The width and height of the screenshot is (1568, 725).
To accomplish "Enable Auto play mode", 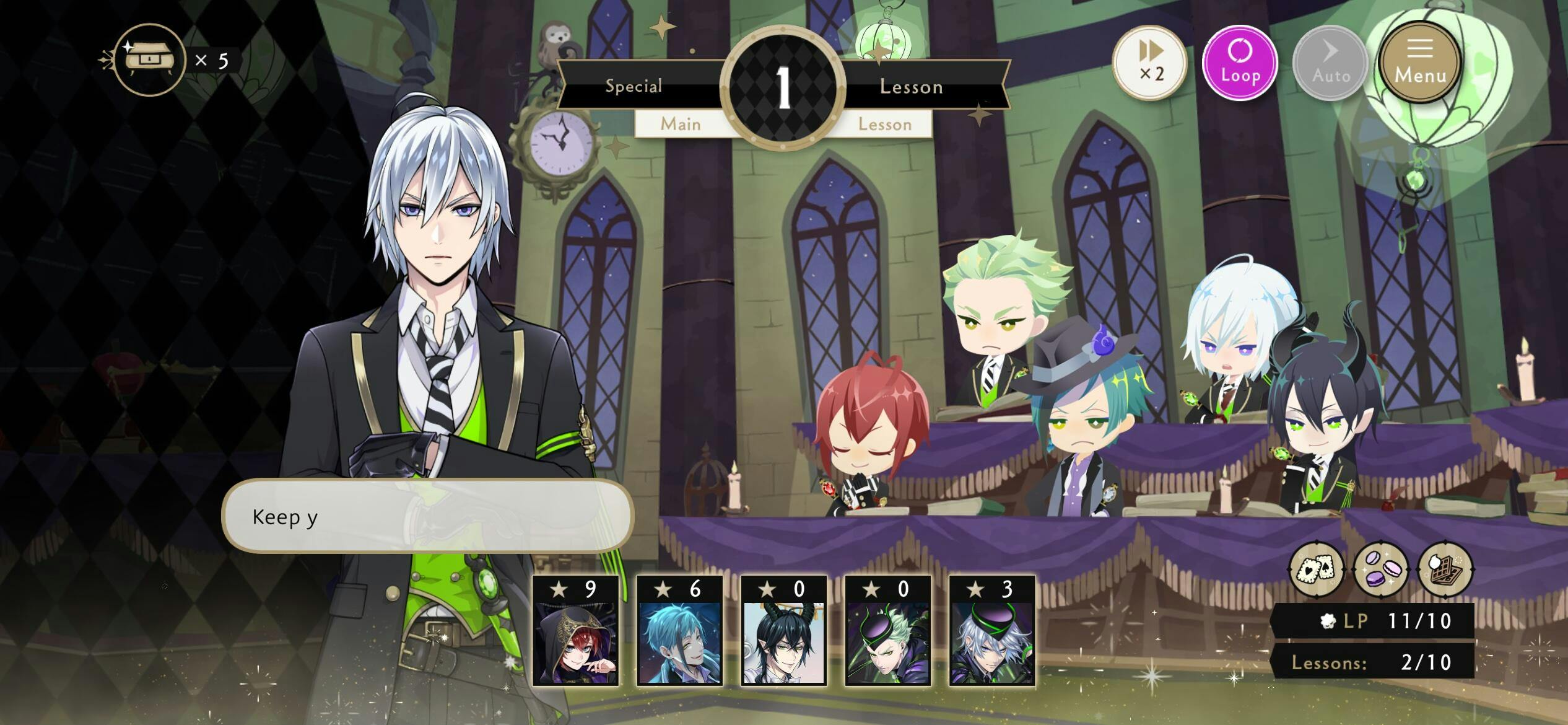I will [1331, 63].
